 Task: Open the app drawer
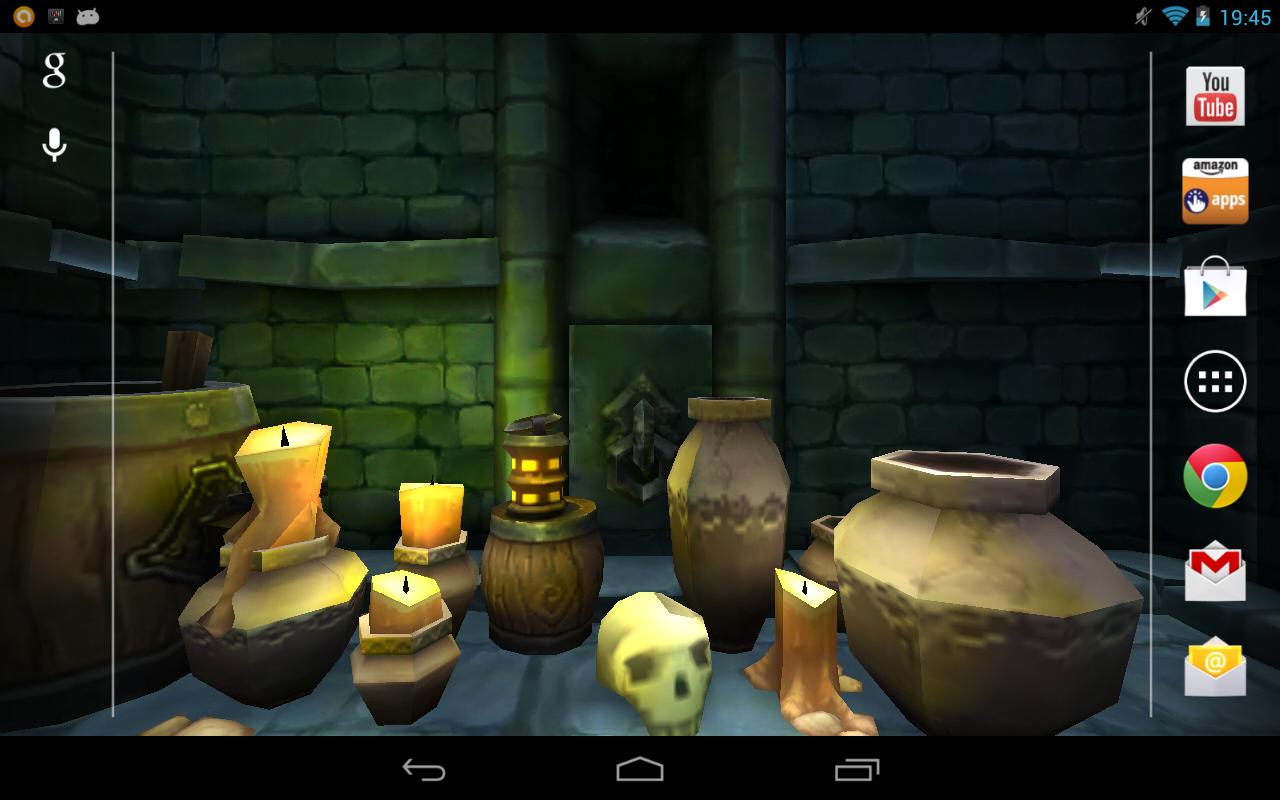click(x=1214, y=381)
